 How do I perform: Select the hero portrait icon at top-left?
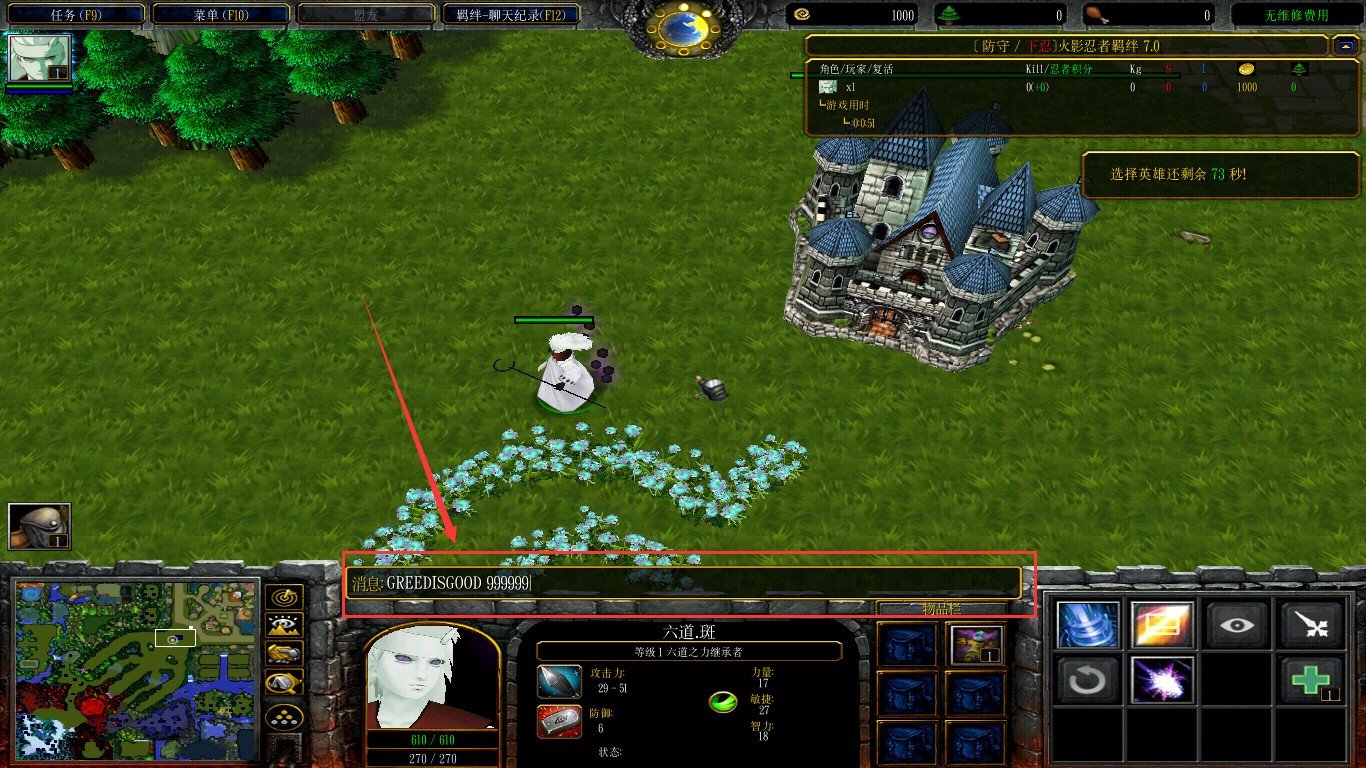tap(40, 58)
